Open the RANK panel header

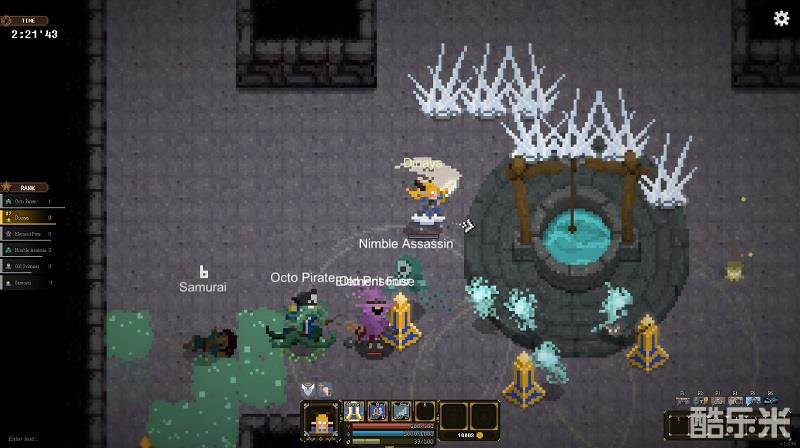[28, 187]
